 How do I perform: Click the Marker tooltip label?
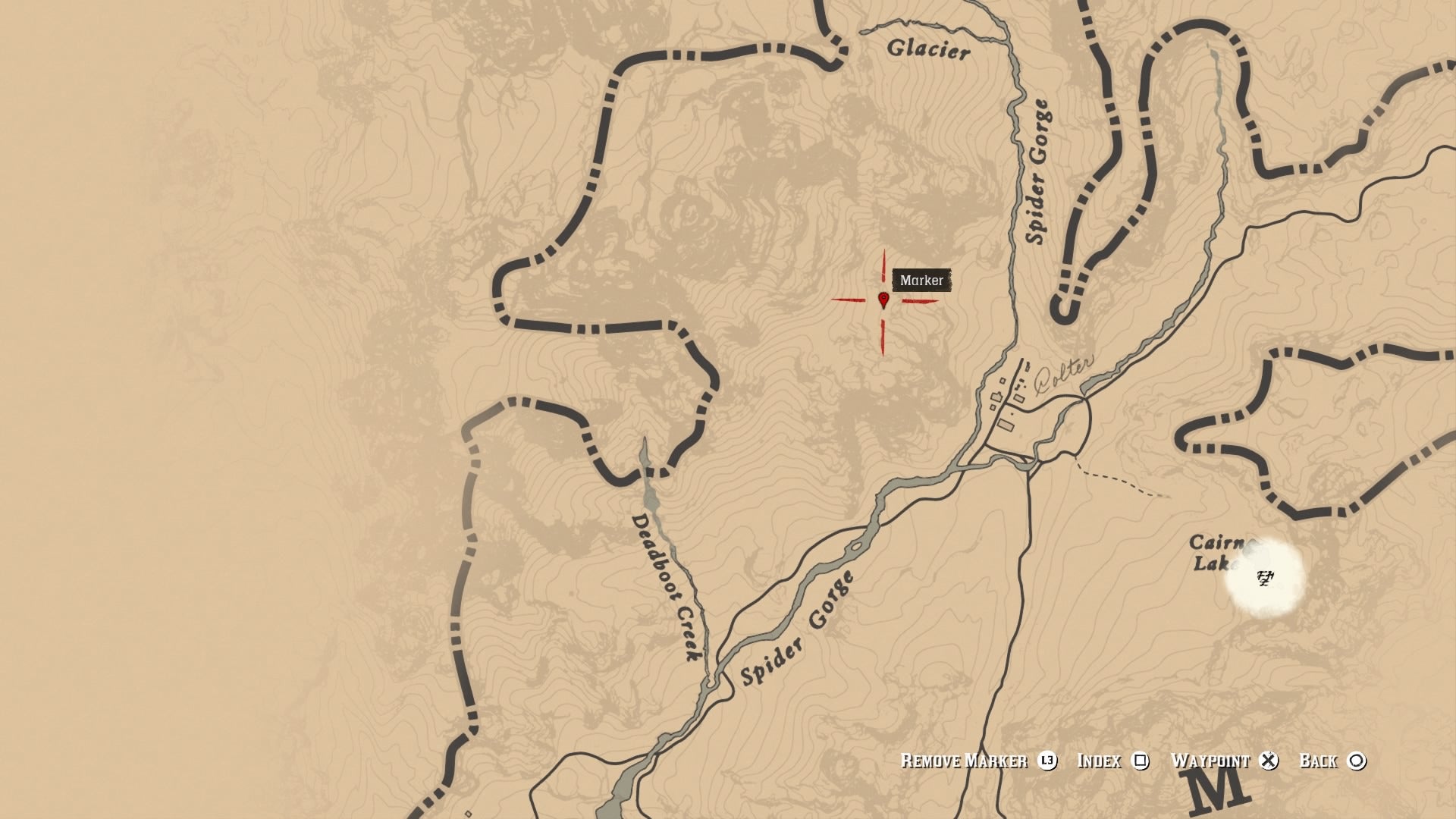click(x=922, y=281)
